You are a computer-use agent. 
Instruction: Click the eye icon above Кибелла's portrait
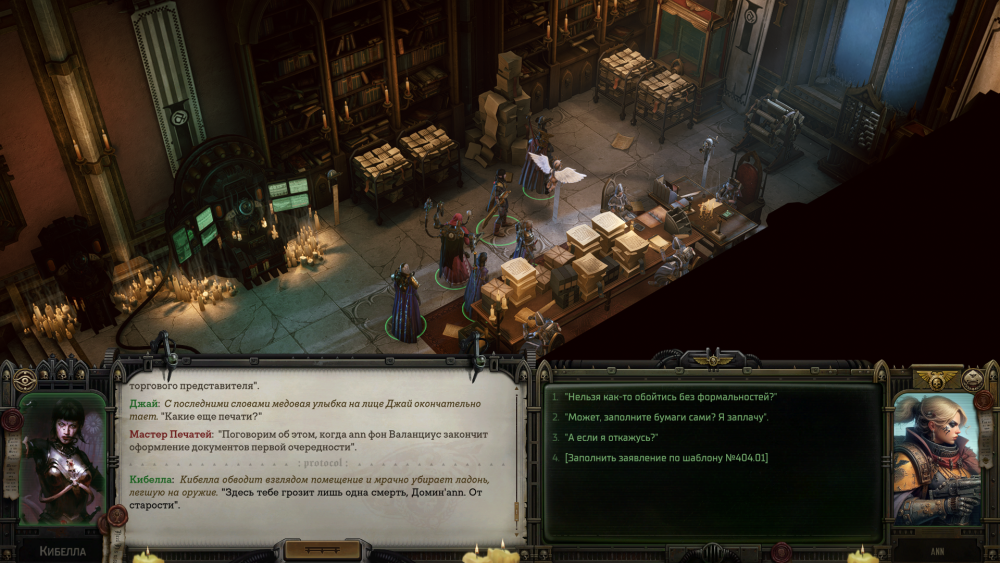25,380
